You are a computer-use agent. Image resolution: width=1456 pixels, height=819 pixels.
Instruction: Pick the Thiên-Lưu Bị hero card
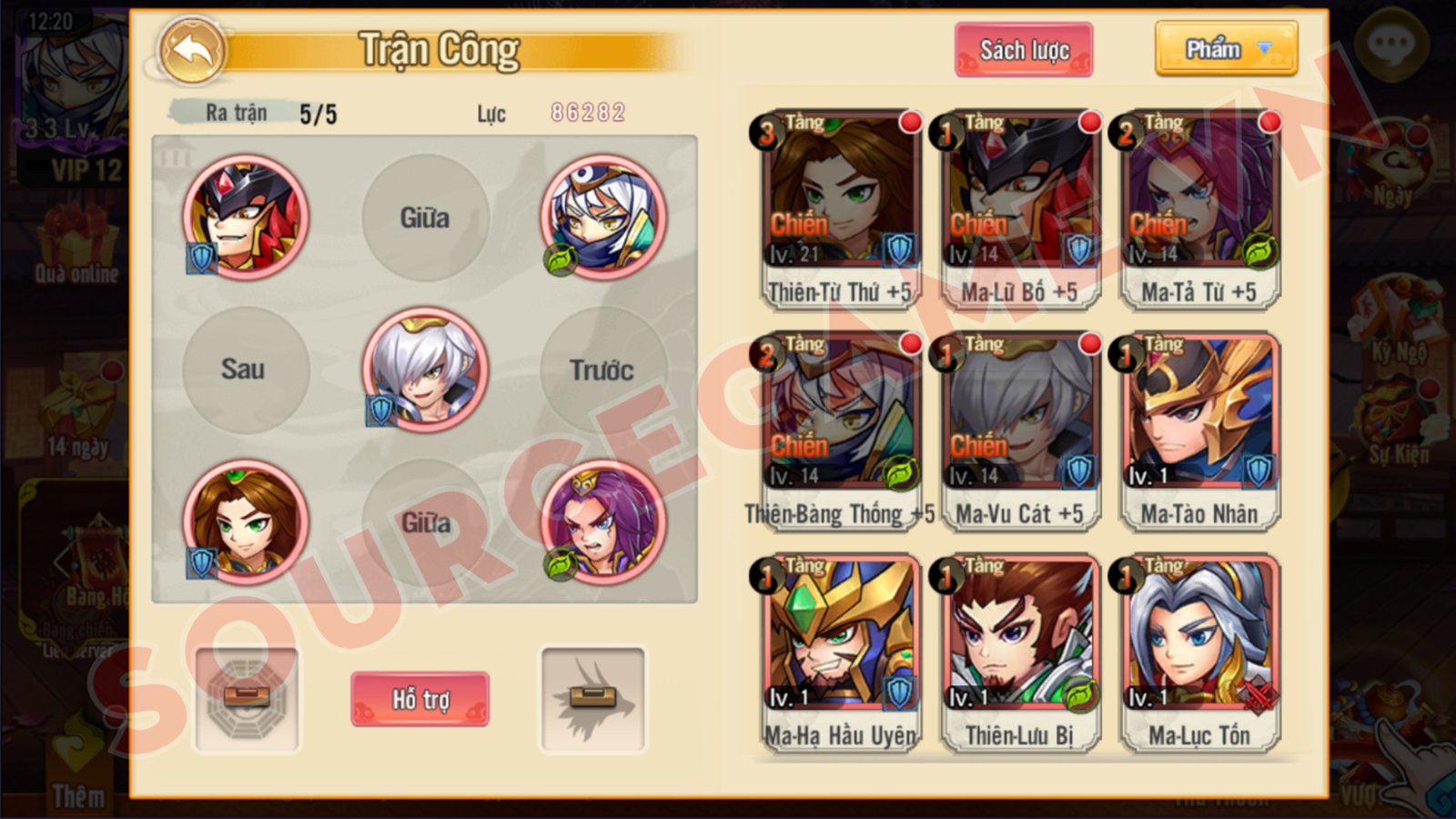1018,653
